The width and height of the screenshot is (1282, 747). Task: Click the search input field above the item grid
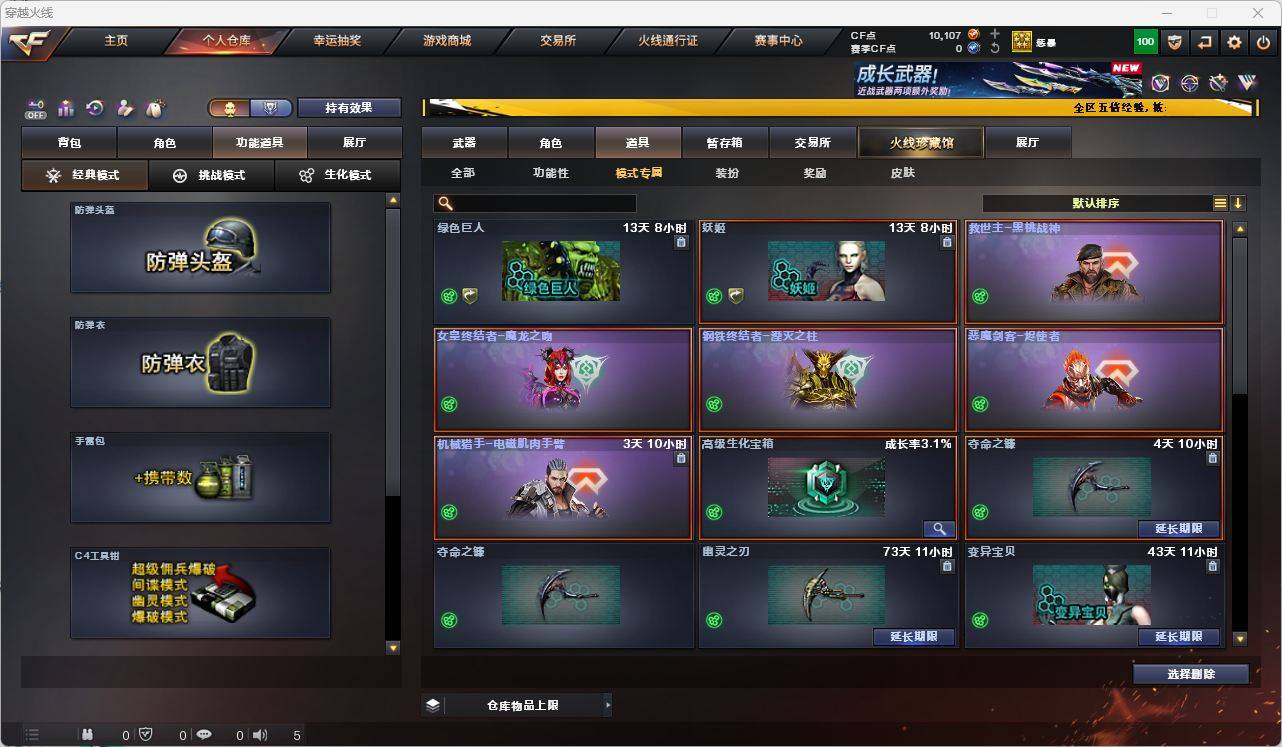(x=540, y=203)
